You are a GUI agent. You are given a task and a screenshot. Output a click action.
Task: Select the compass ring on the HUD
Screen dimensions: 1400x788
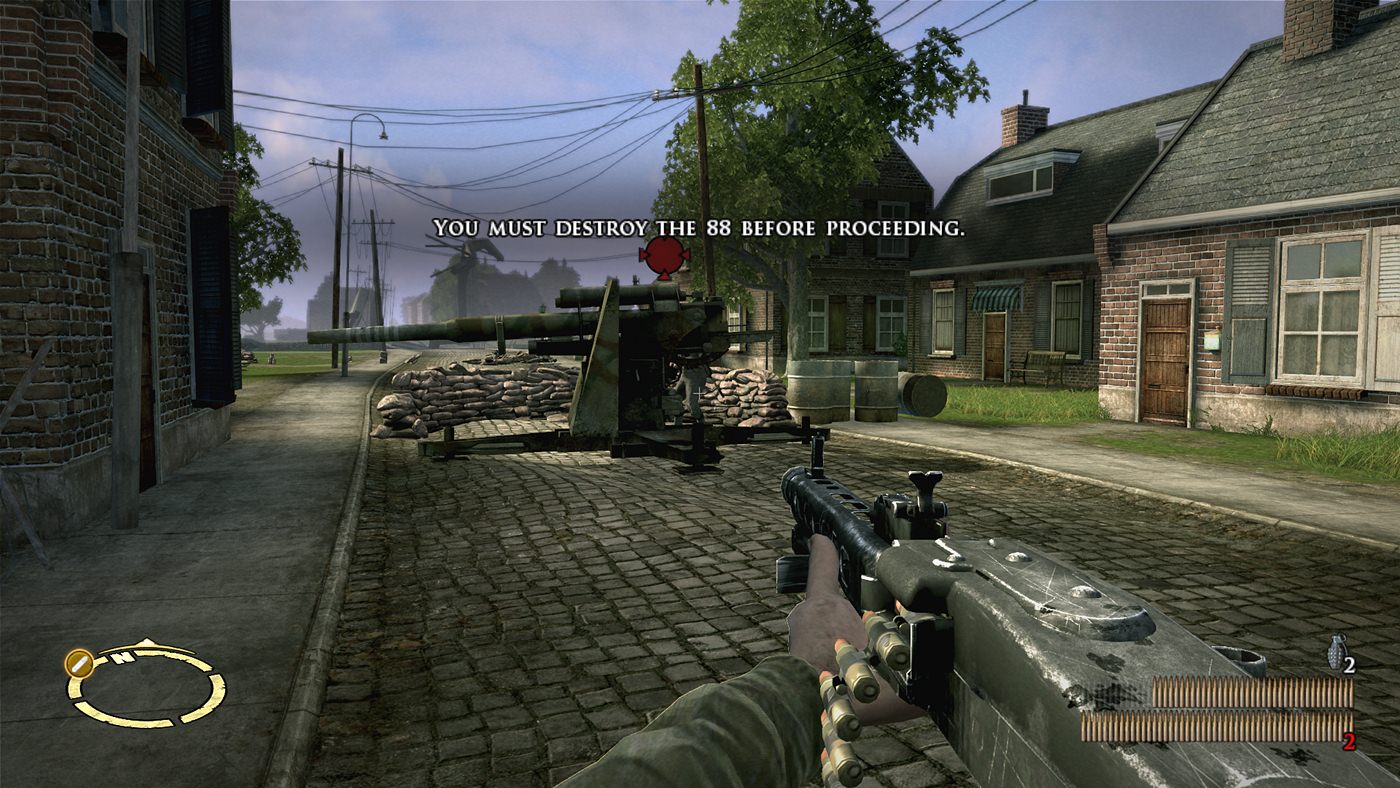point(148,686)
